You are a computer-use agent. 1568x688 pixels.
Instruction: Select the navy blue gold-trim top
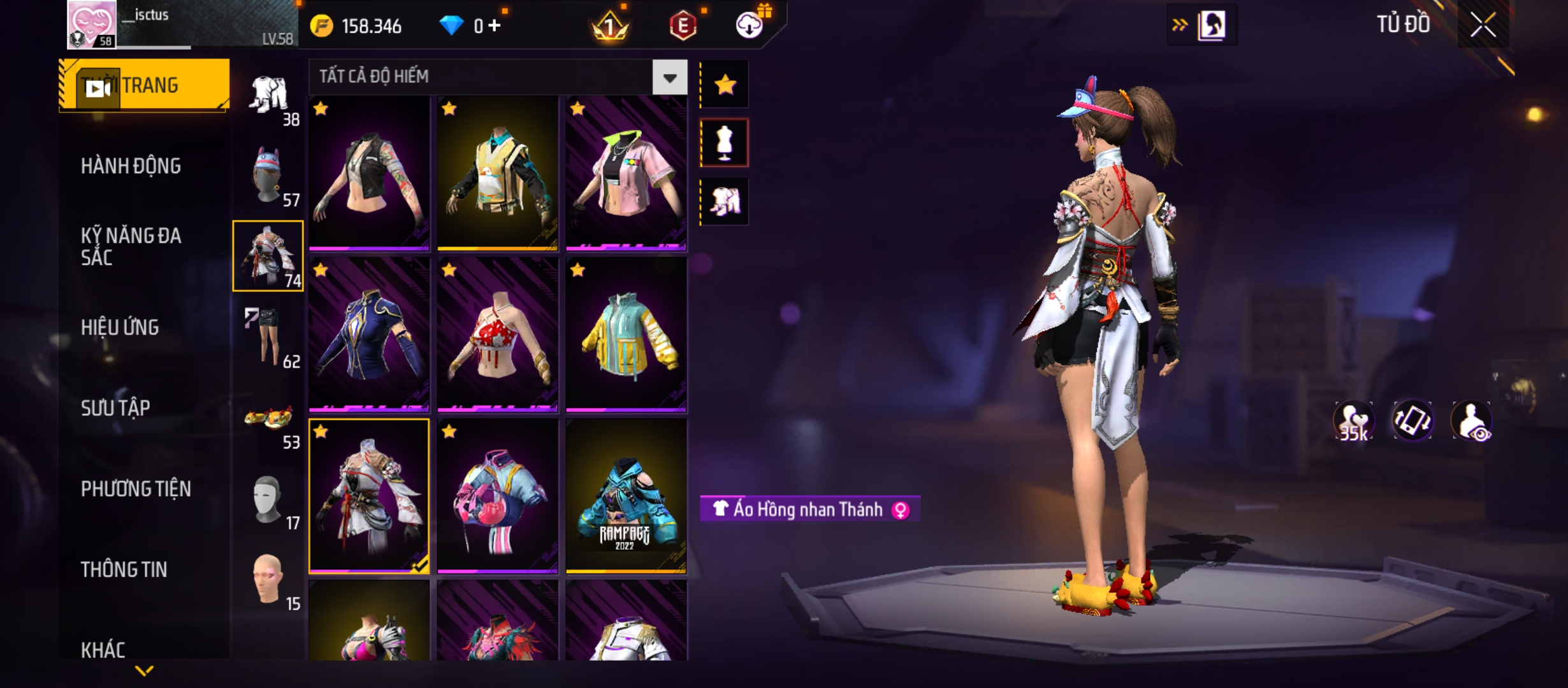pyautogui.click(x=369, y=334)
